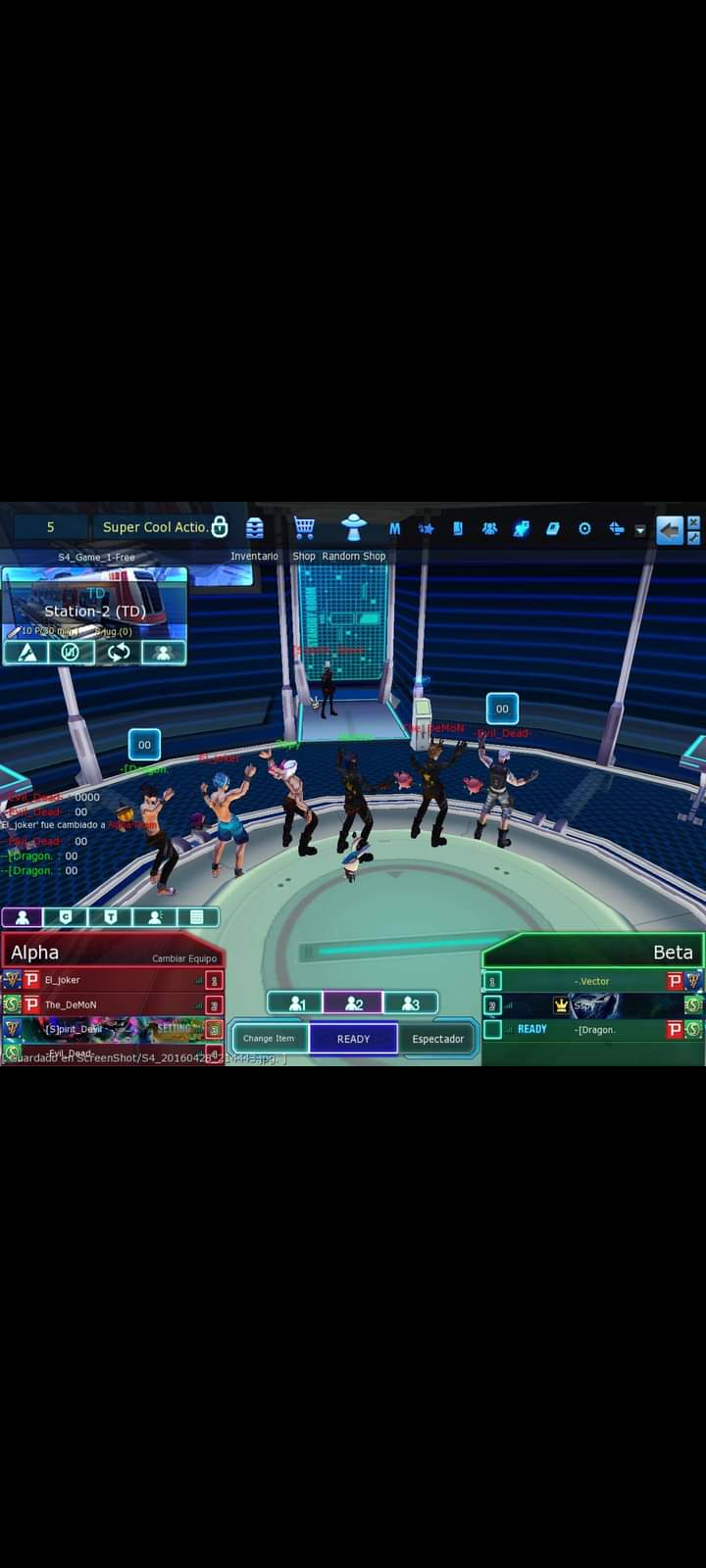Click the padlock icon beside room name
Screen dimensions: 706x1568
pos(220,527)
